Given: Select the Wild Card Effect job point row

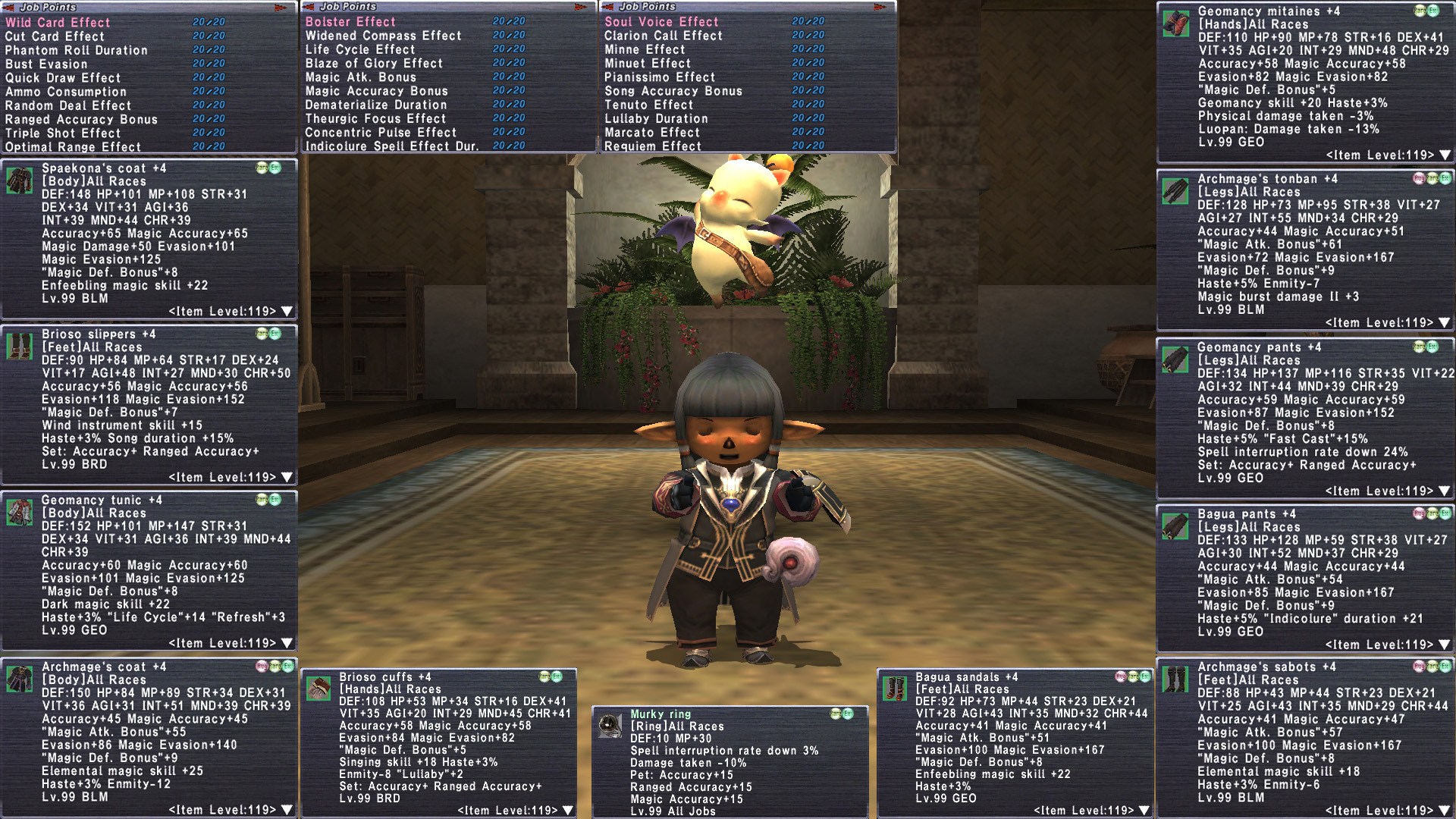Looking at the screenshot, I should pos(58,23).
